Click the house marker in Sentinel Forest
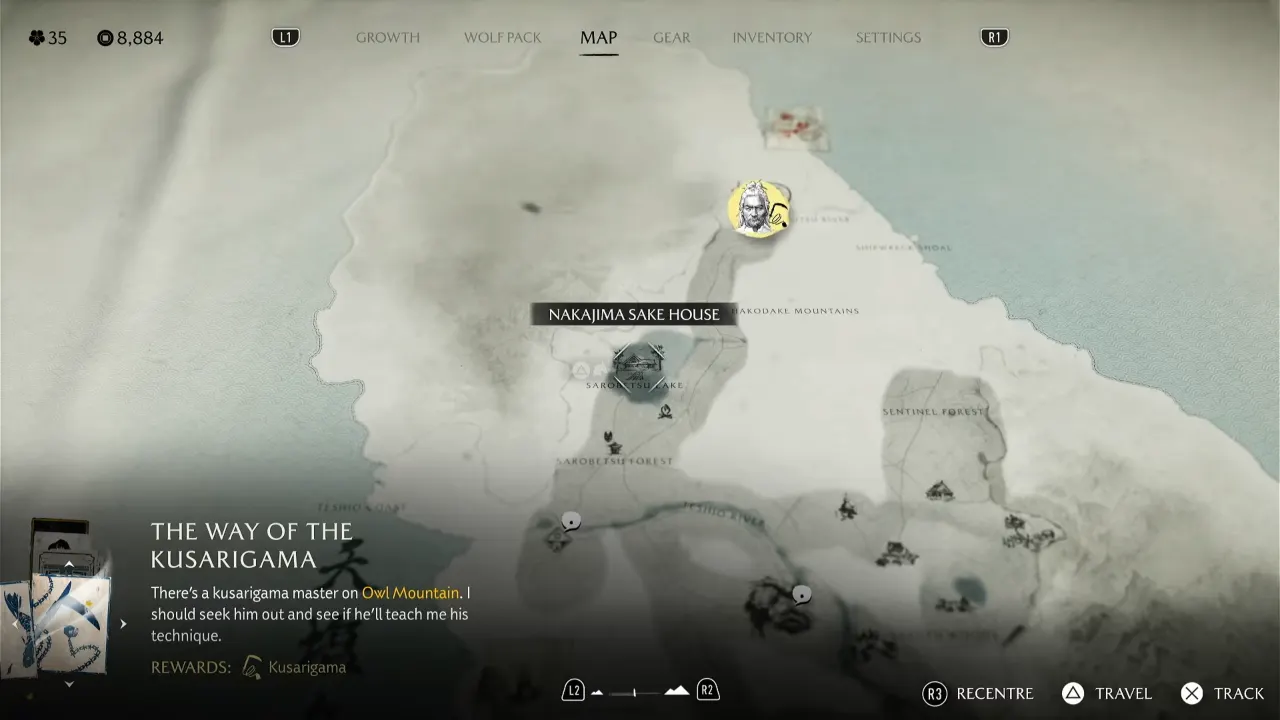The width and height of the screenshot is (1280, 720). pyautogui.click(x=939, y=490)
